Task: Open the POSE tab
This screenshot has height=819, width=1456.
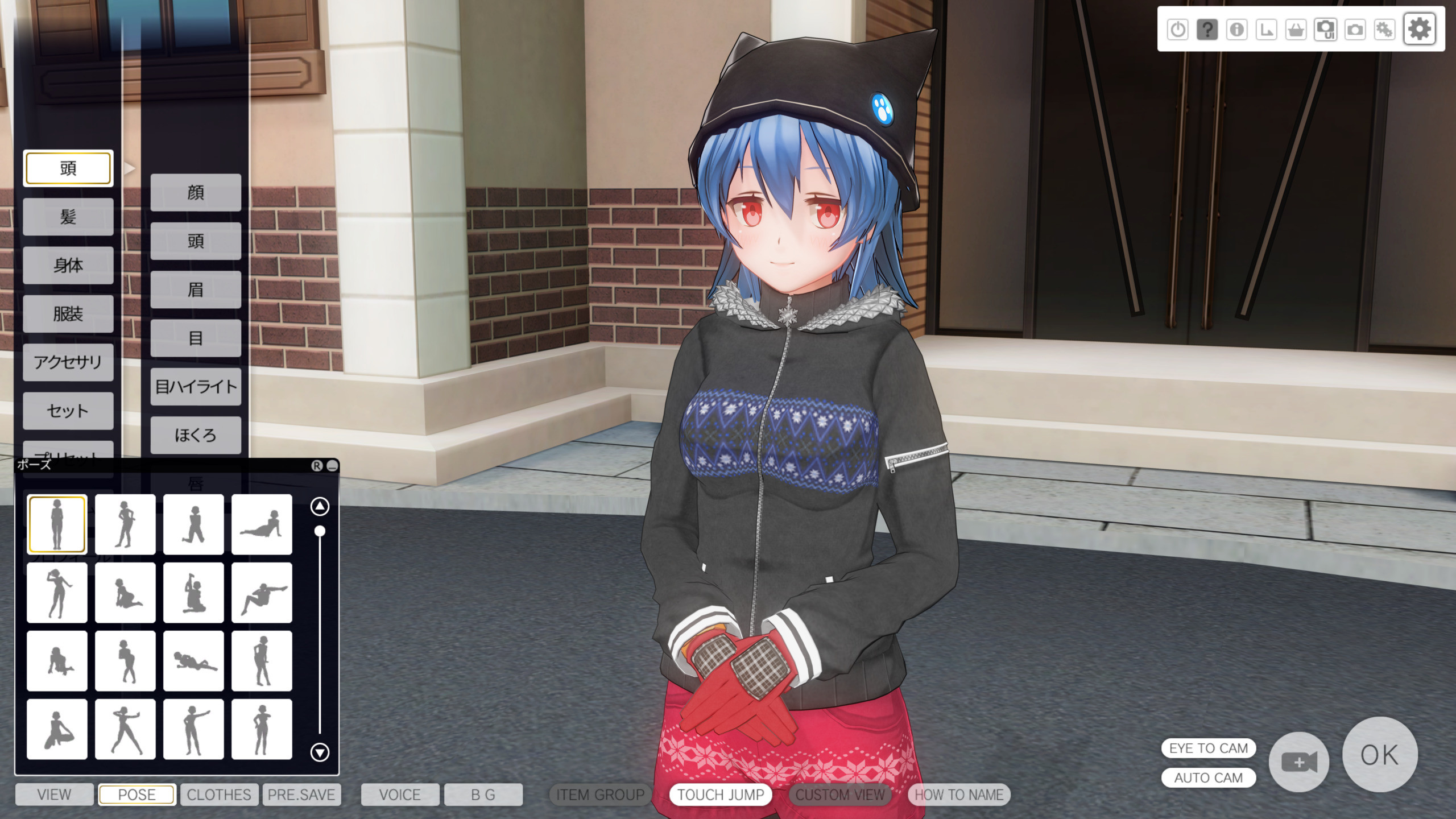Action: (136, 795)
